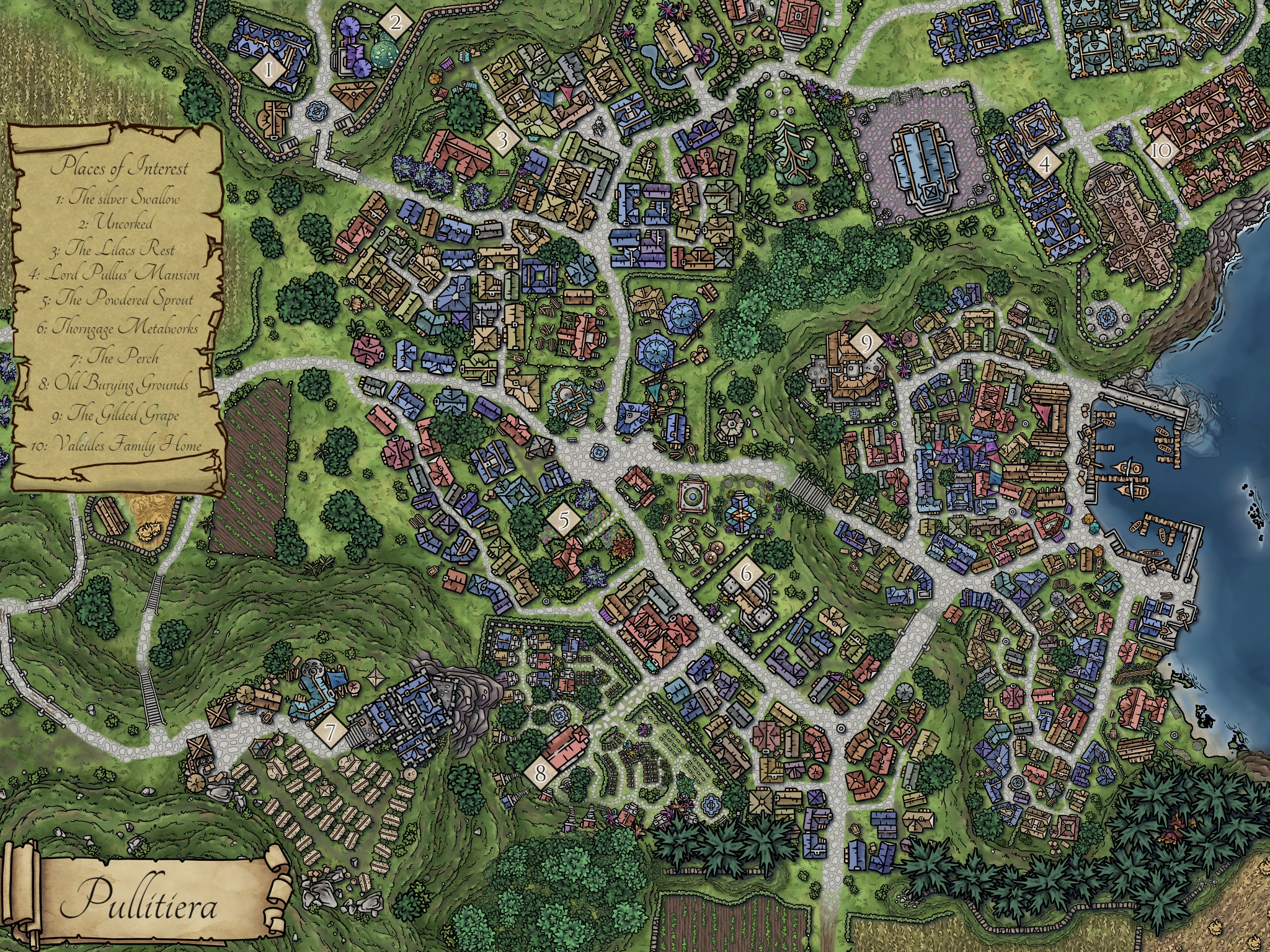Click 'The Powdered Sprout' legend entry

(117, 300)
